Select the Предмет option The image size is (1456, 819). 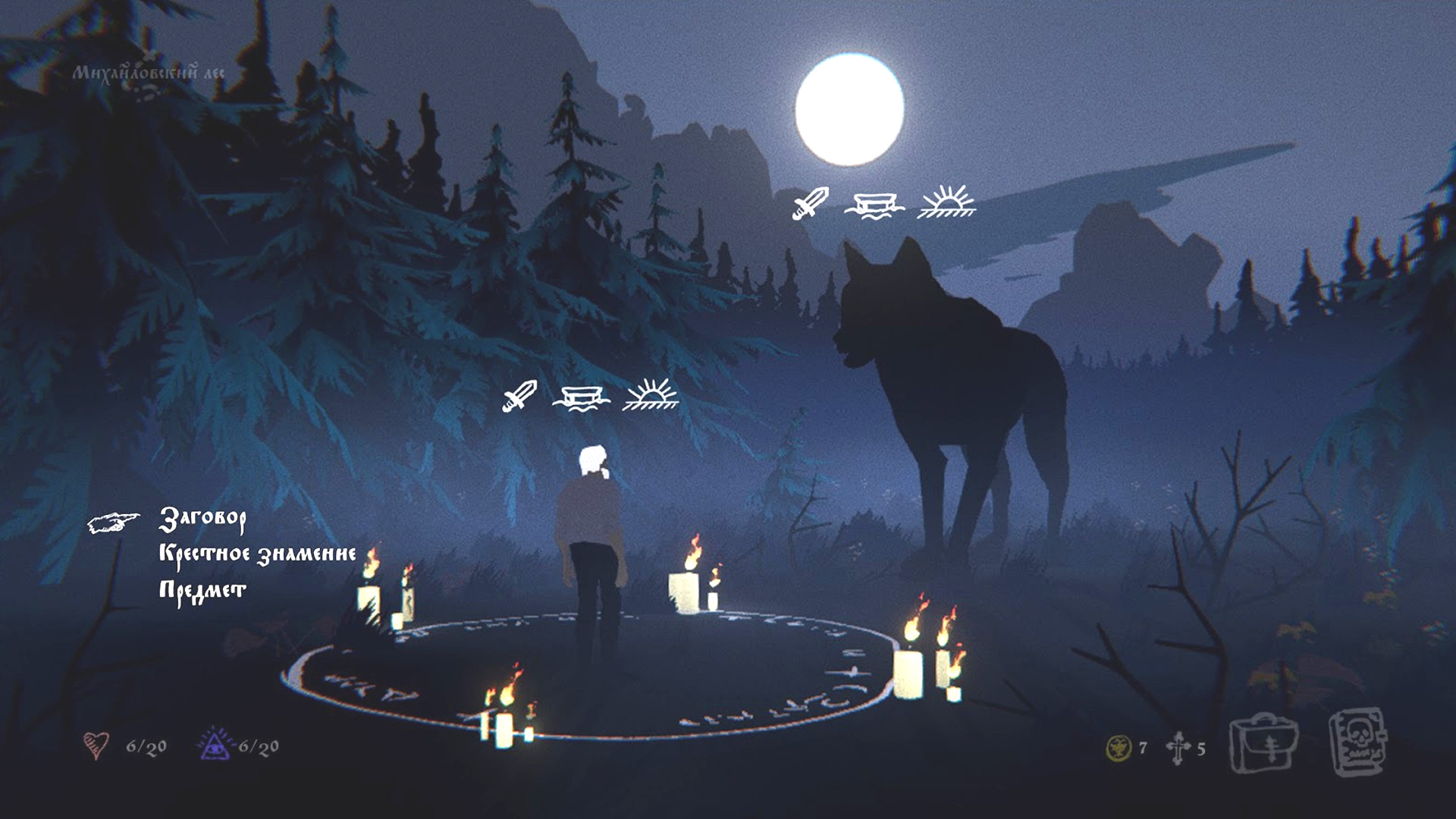pyautogui.click(x=201, y=588)
